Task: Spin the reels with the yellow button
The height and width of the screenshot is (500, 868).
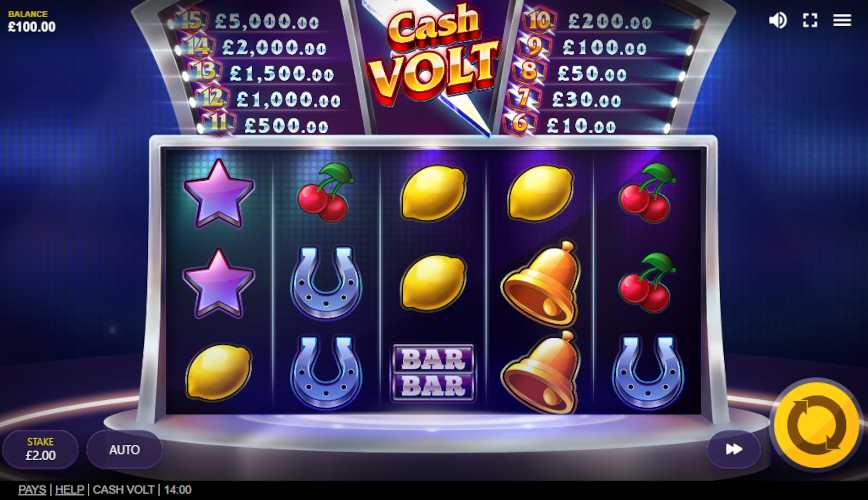Action: [816, 426]
